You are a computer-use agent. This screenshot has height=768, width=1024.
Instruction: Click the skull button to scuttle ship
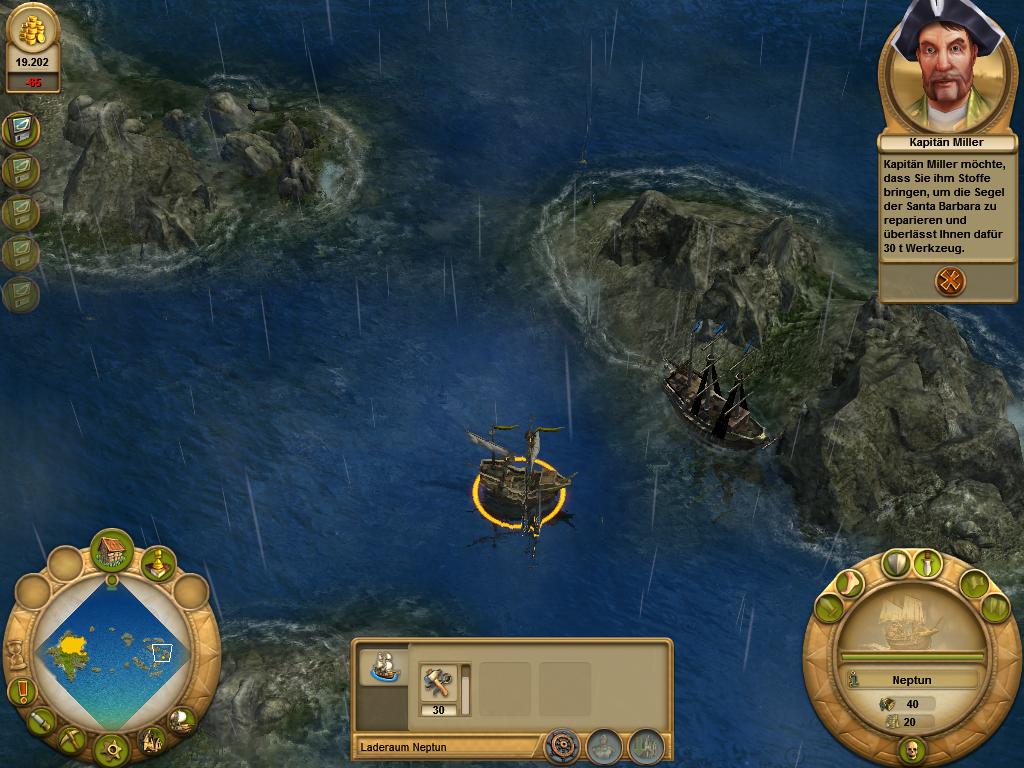[x=911, y=749]
